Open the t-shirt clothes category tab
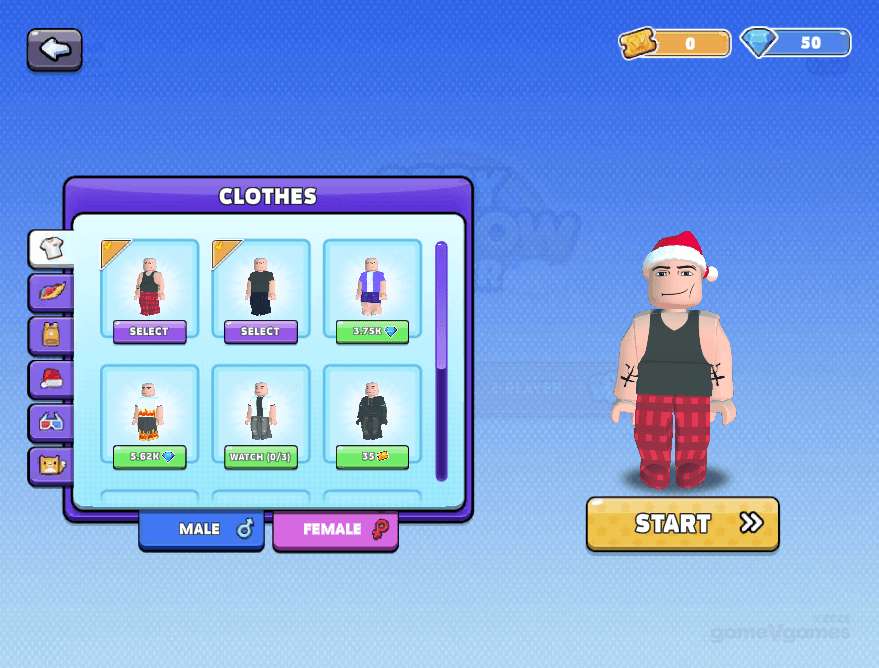Image resolution: width=879 pixels, height=668 pixels. click(x=51, y=249)
